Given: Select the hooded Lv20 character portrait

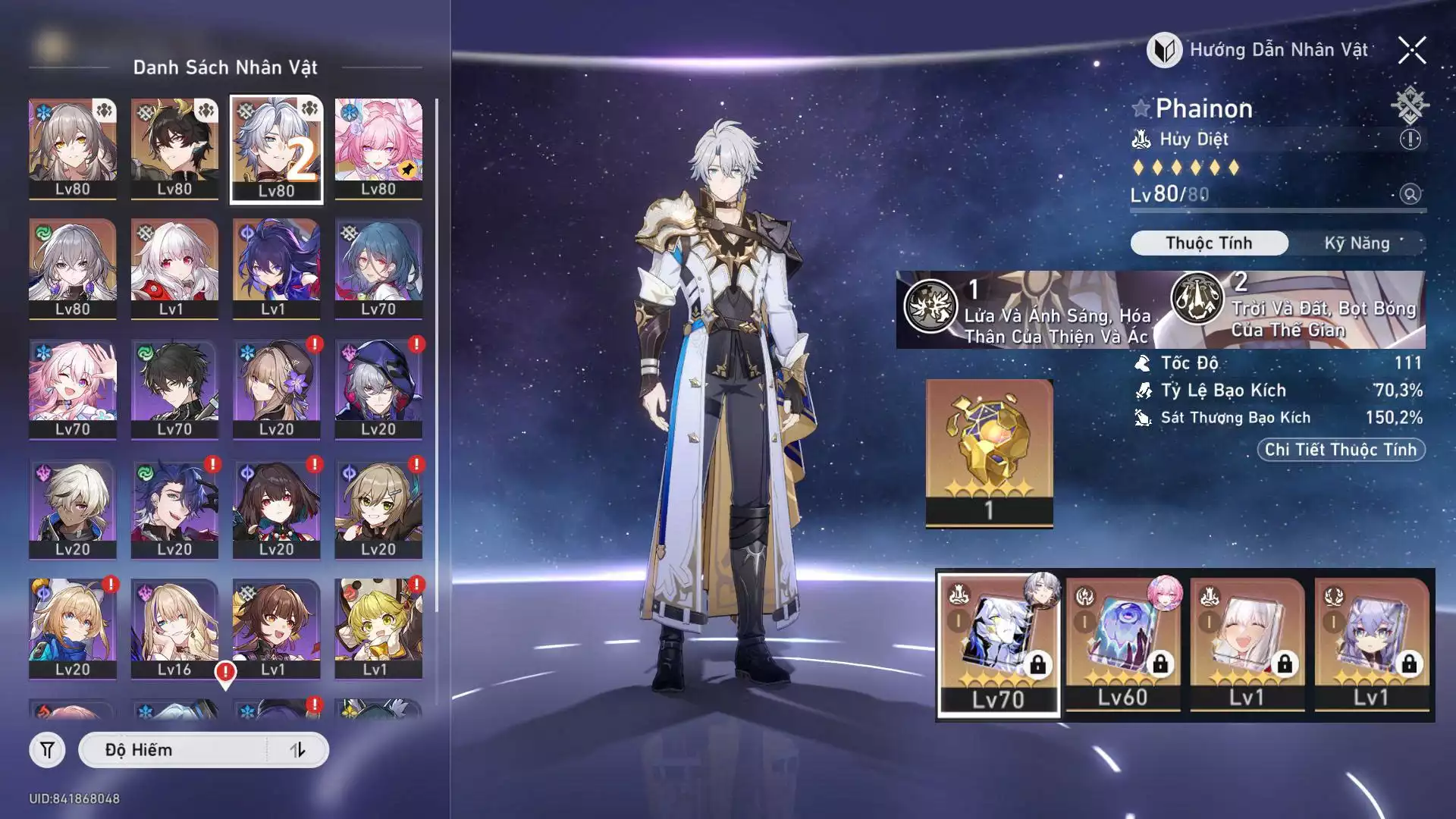Looking at the screenshot, I should 378,389.
